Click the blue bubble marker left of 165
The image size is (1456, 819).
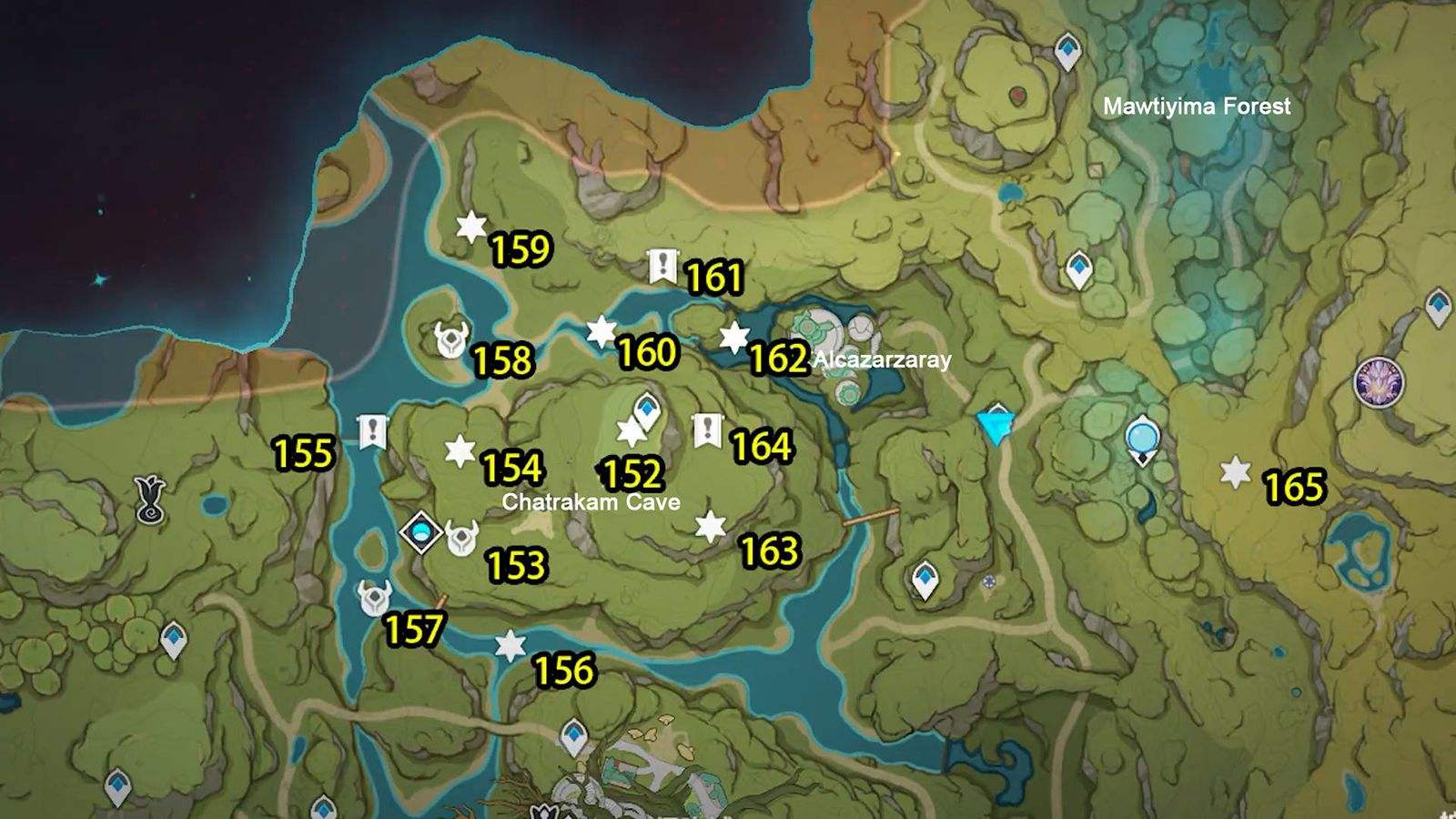click(1141, 438)
